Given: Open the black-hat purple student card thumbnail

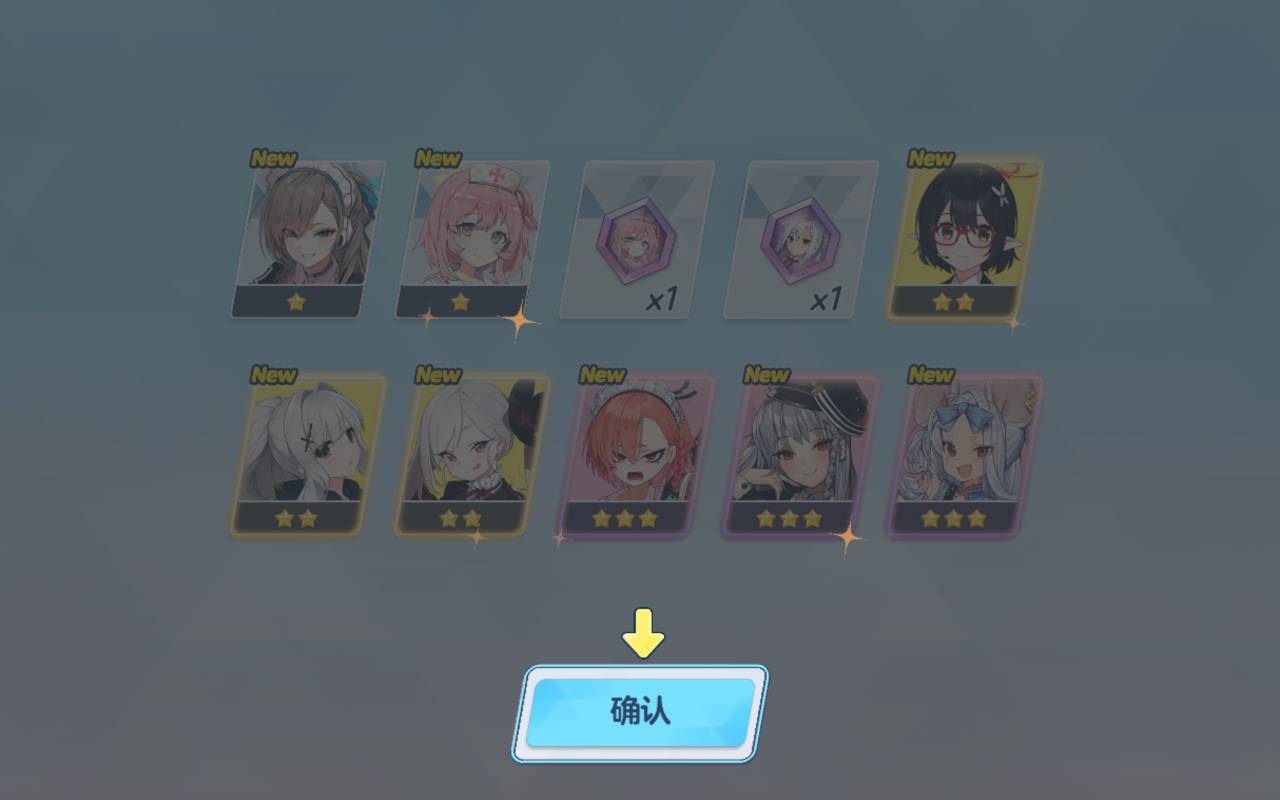Looking at the screenshot, I should [460, 452].
